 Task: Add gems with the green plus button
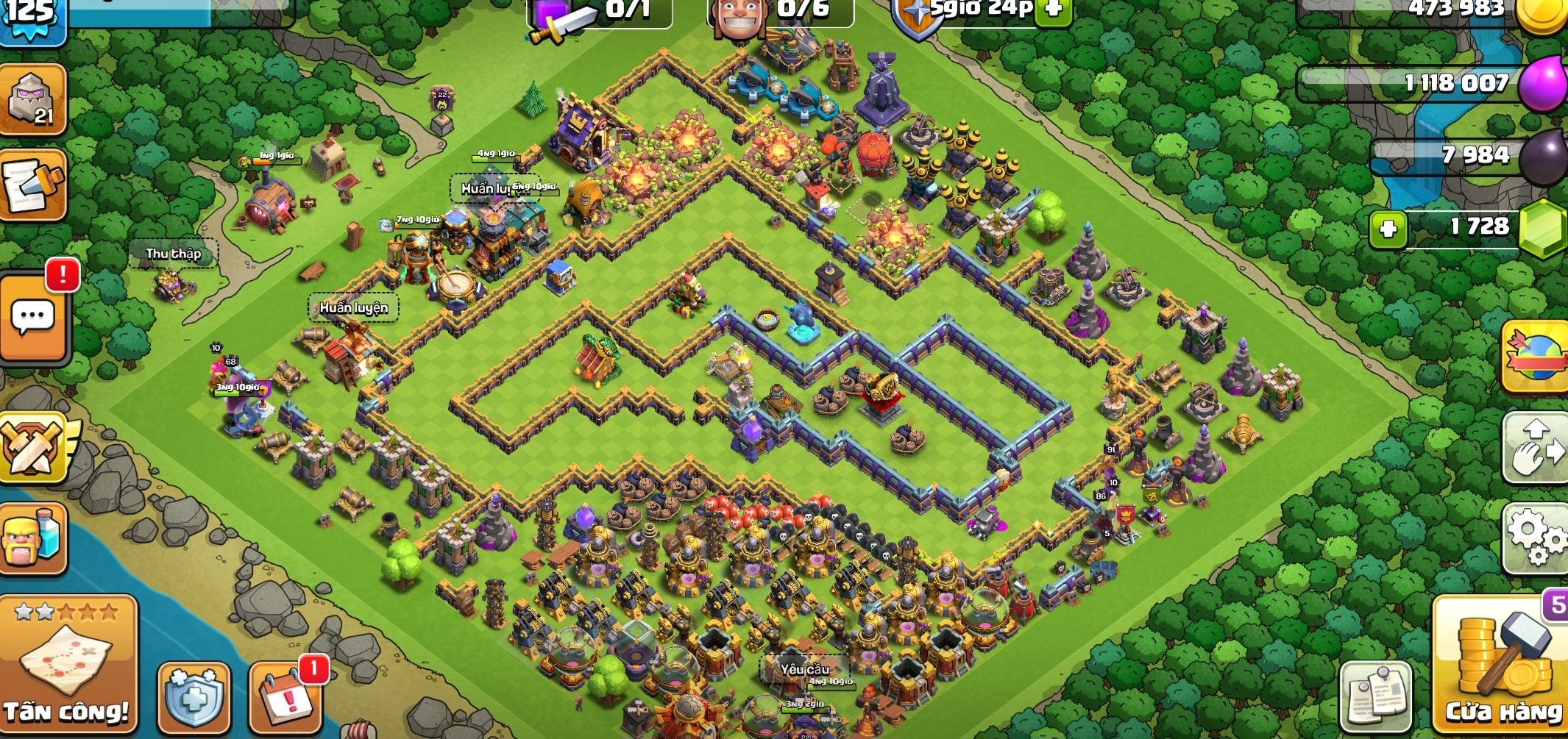point(1388,229)
